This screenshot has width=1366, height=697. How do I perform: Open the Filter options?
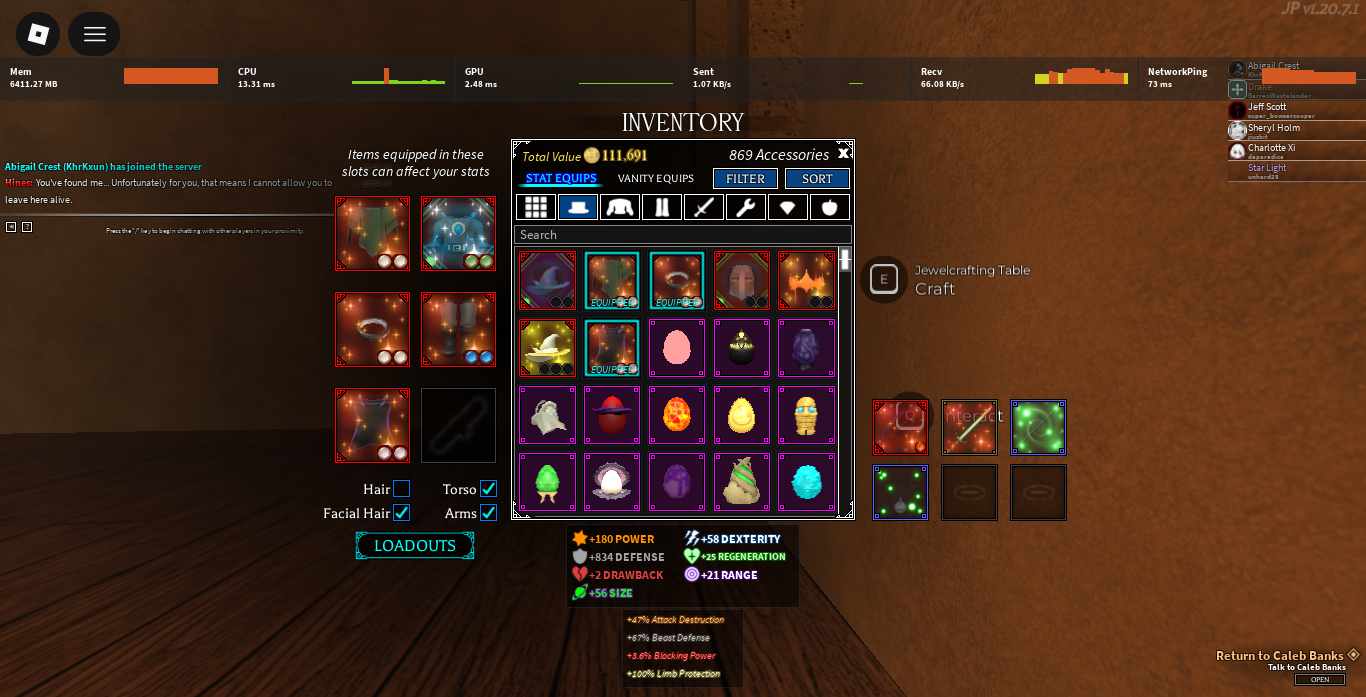coord(745,179)
